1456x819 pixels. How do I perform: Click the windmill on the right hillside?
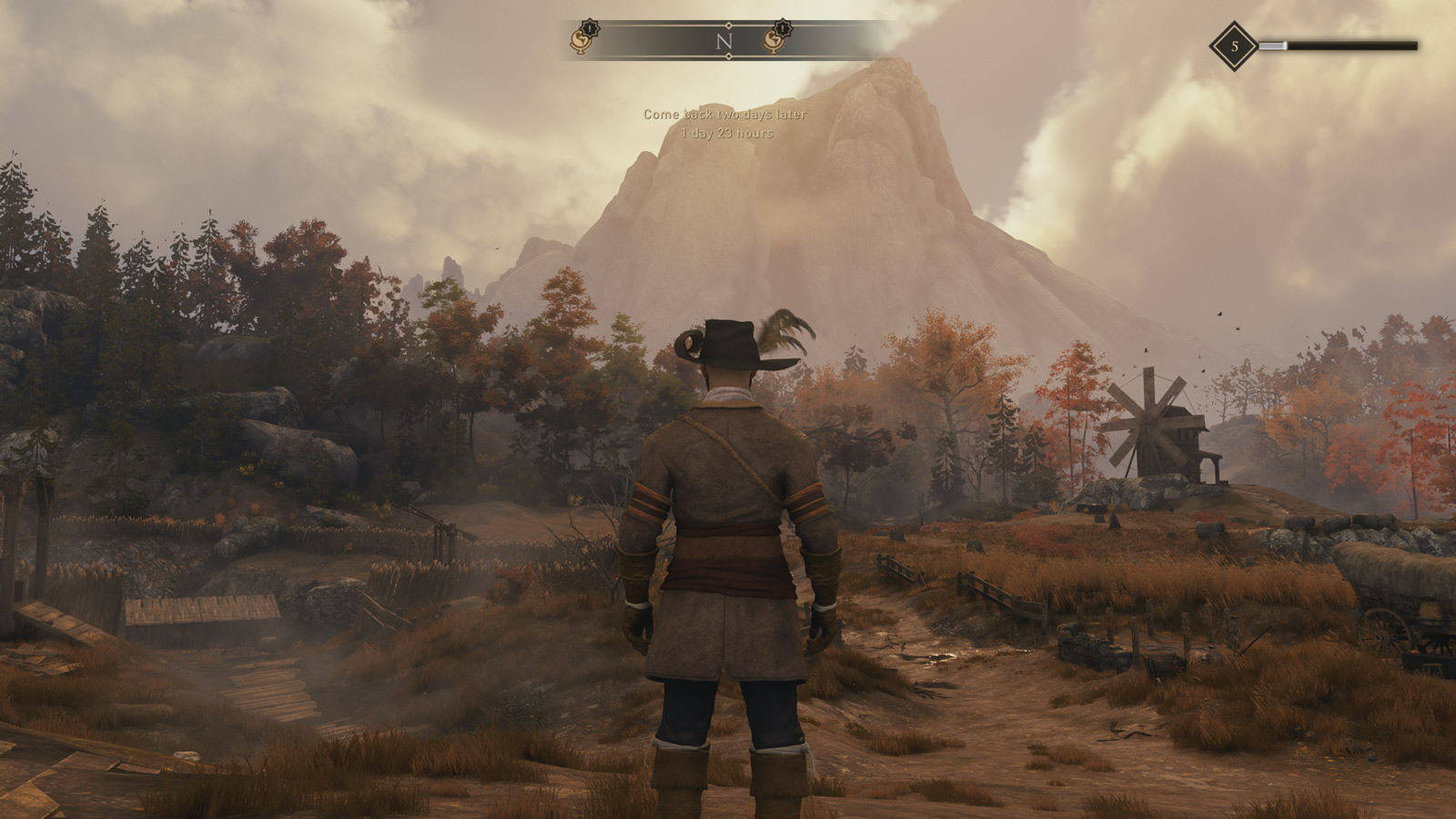tap(1154, 428)
